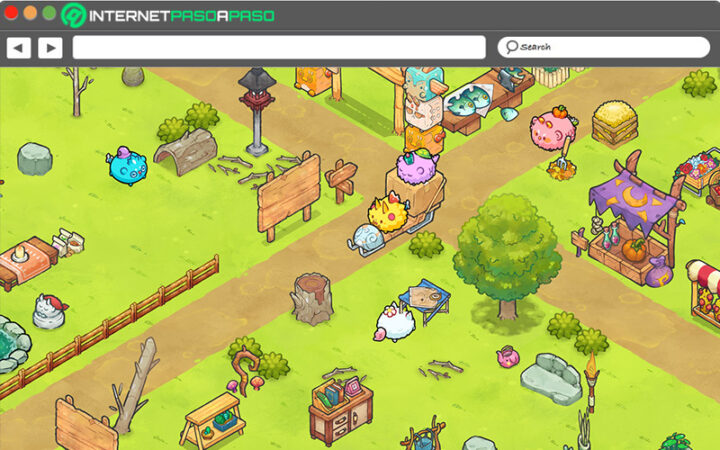Focus the browser Search field
The height and width of the screenshot is (450, 720).
pos(602,47)
